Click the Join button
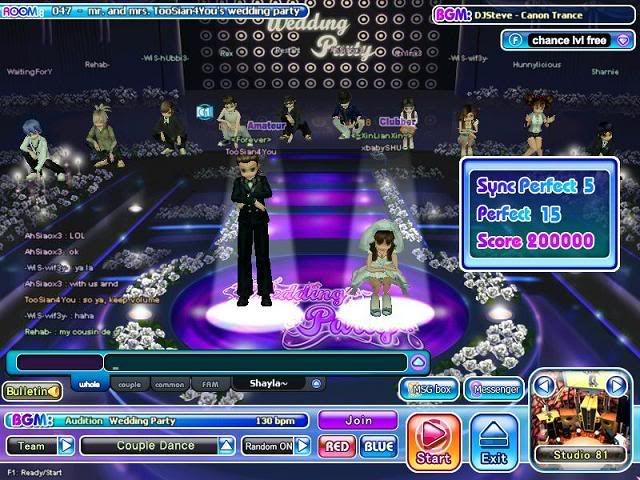Viewport: 640px width, 480px height. tap(357, 421)
